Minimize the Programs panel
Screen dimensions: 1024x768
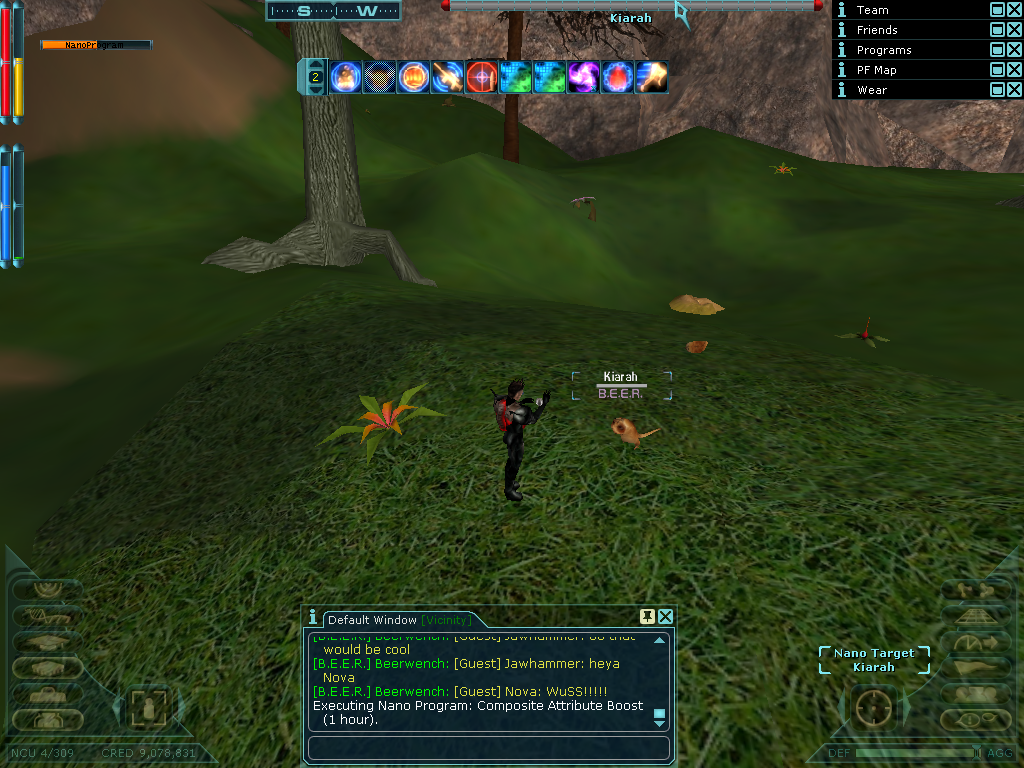[x=997, y=49]
